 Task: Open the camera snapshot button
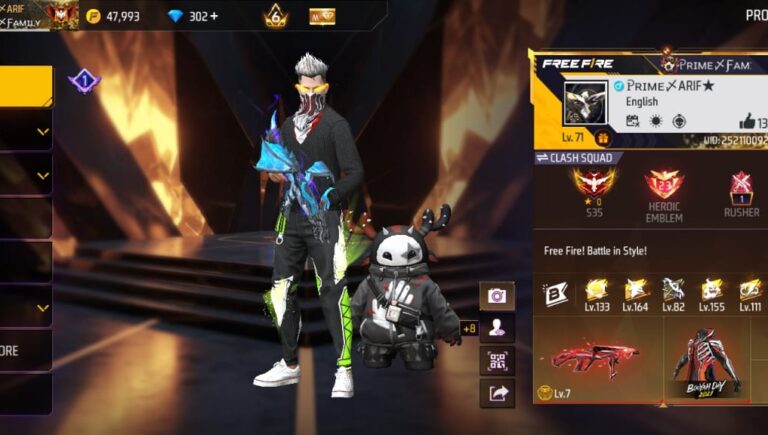click(x=497, y=296)
